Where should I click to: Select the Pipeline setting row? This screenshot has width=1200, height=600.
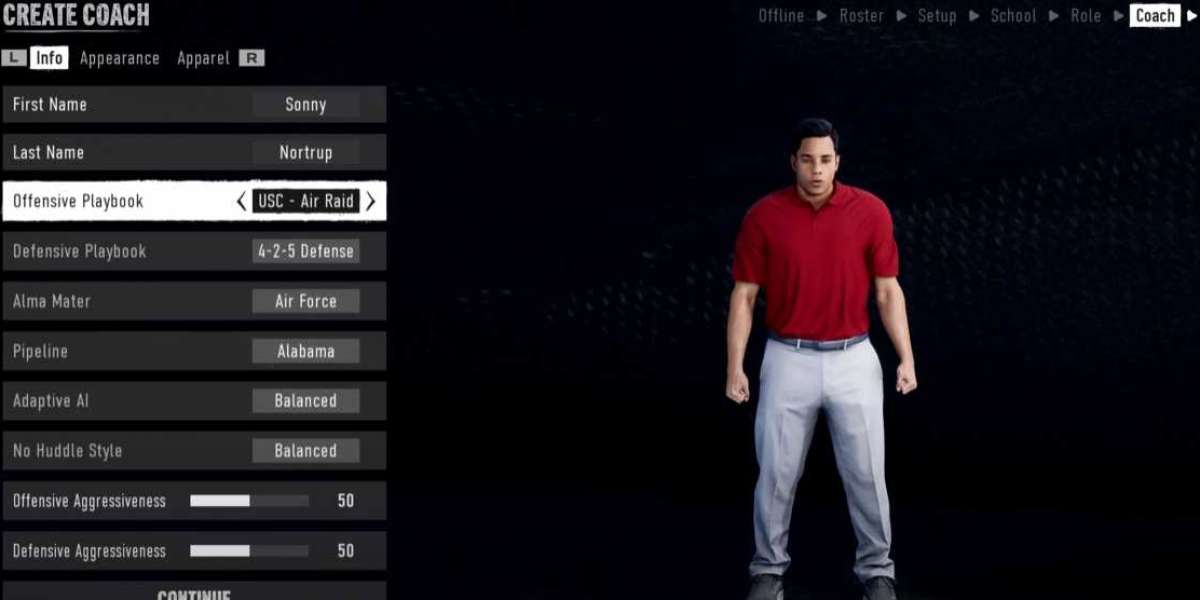(194, 351)
